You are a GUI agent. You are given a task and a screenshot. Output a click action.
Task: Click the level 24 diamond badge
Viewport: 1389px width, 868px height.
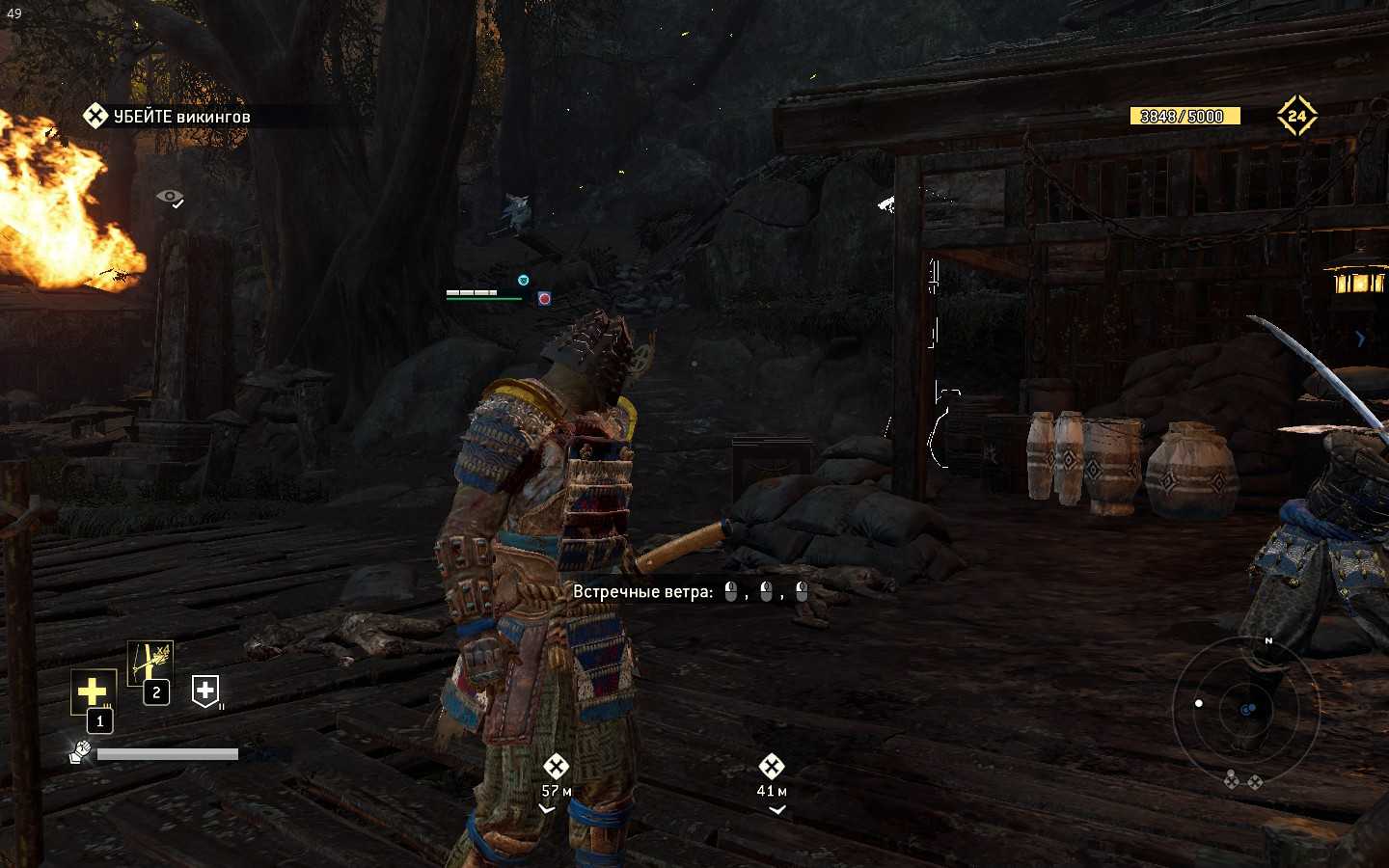(1296, 116)
